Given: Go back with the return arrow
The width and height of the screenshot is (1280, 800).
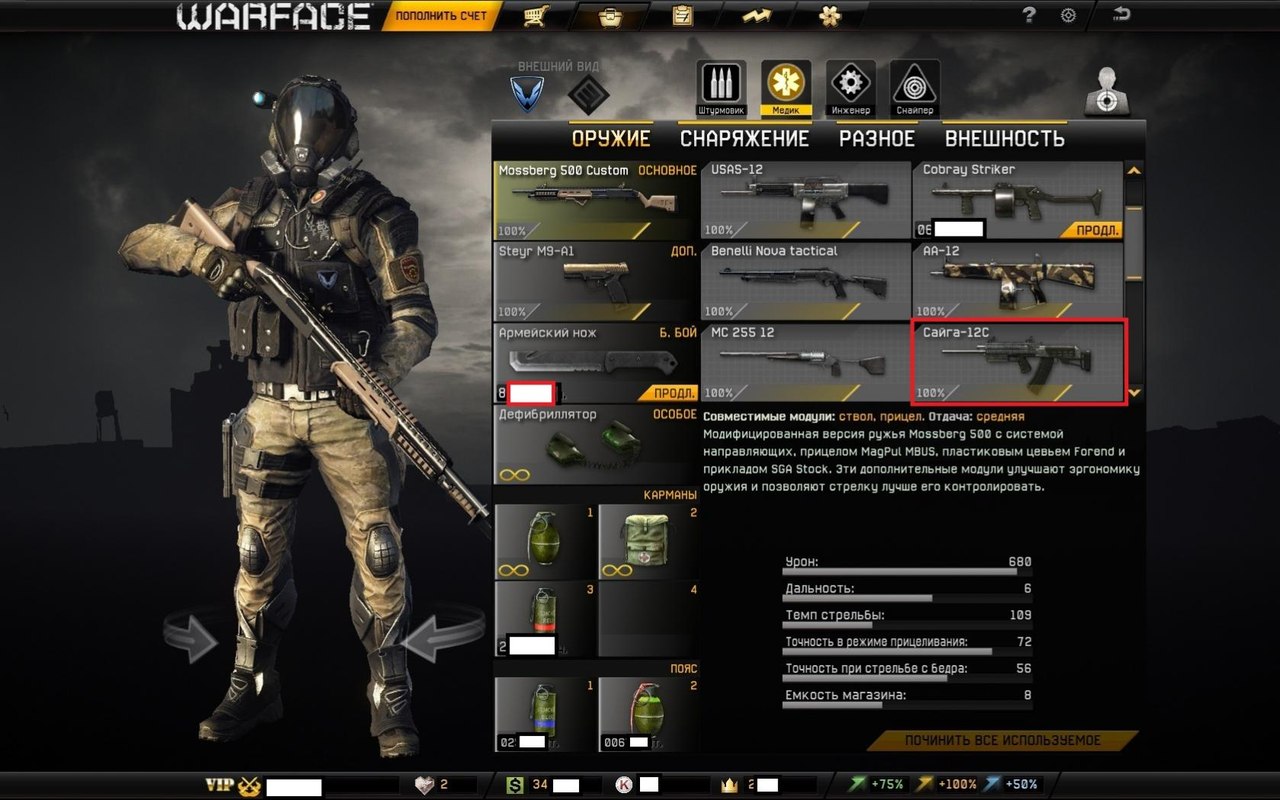Looking at the screenshot, I should (x=1122, y=15).
